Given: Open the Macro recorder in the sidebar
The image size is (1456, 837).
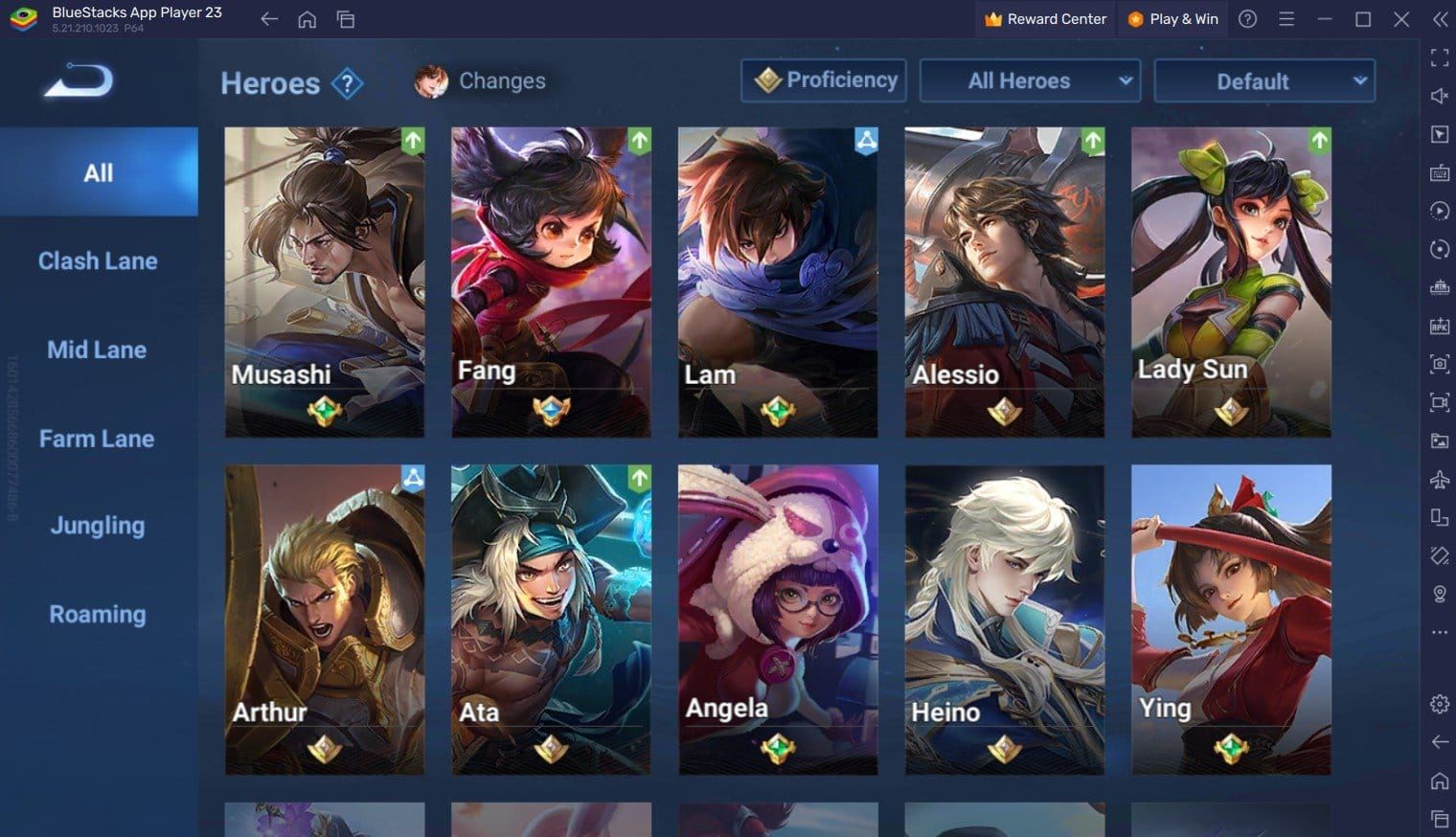Looking at the screenshot, I should (1439, 212).
